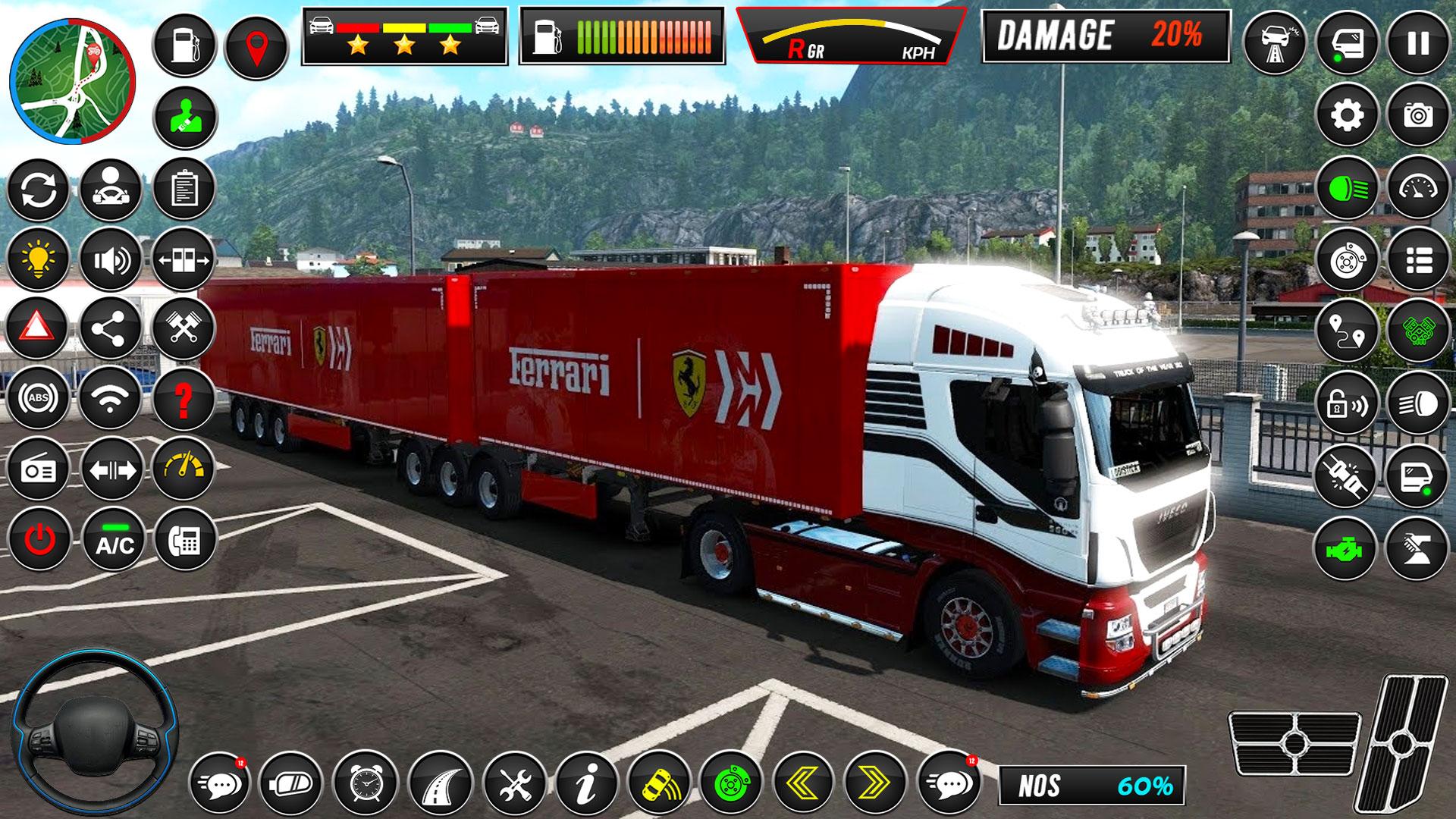Select the red location pin button

click(256, 44)
